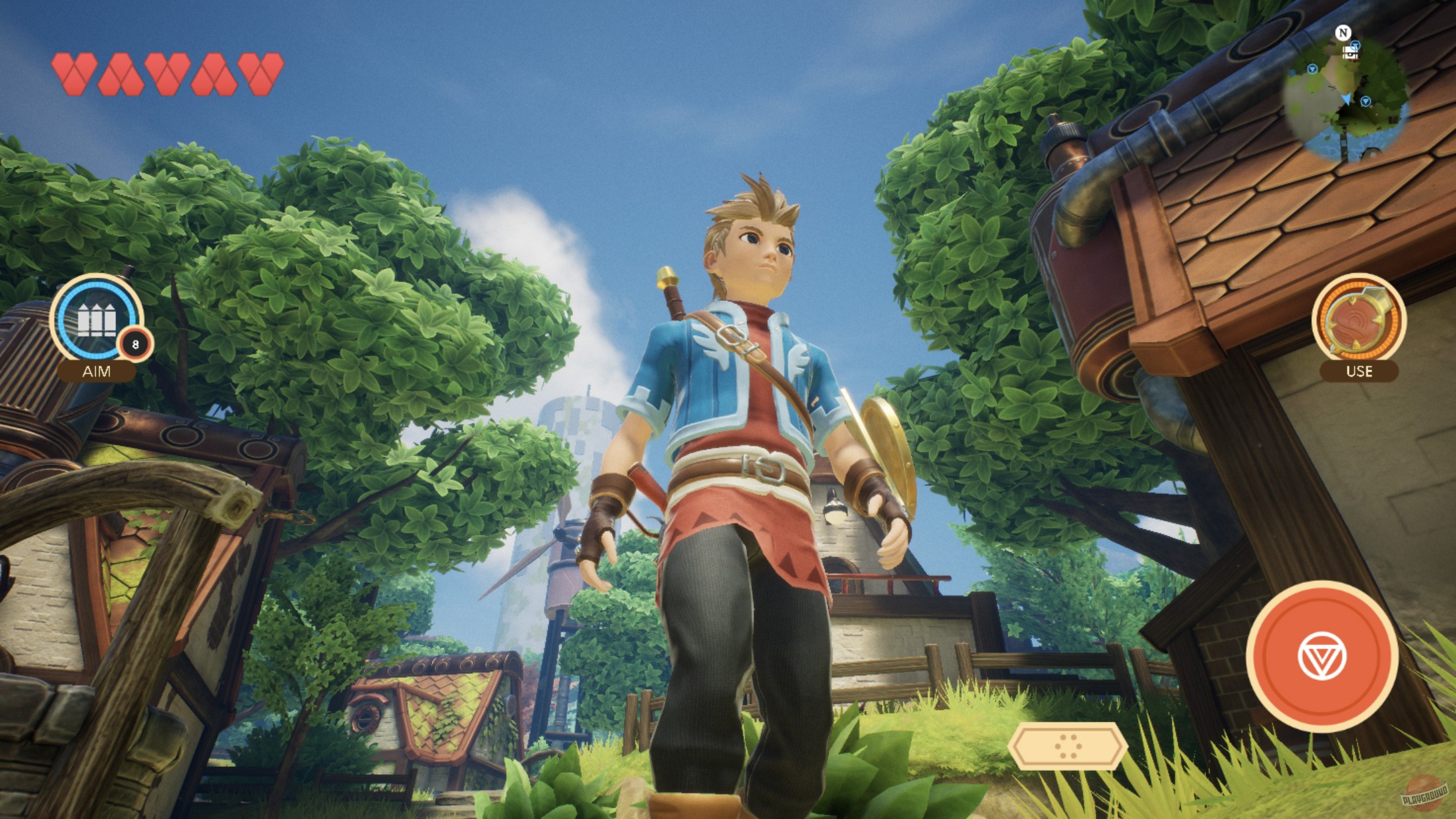
Task: Click the player arrow in the minimap center
Action: (1346, 100)
